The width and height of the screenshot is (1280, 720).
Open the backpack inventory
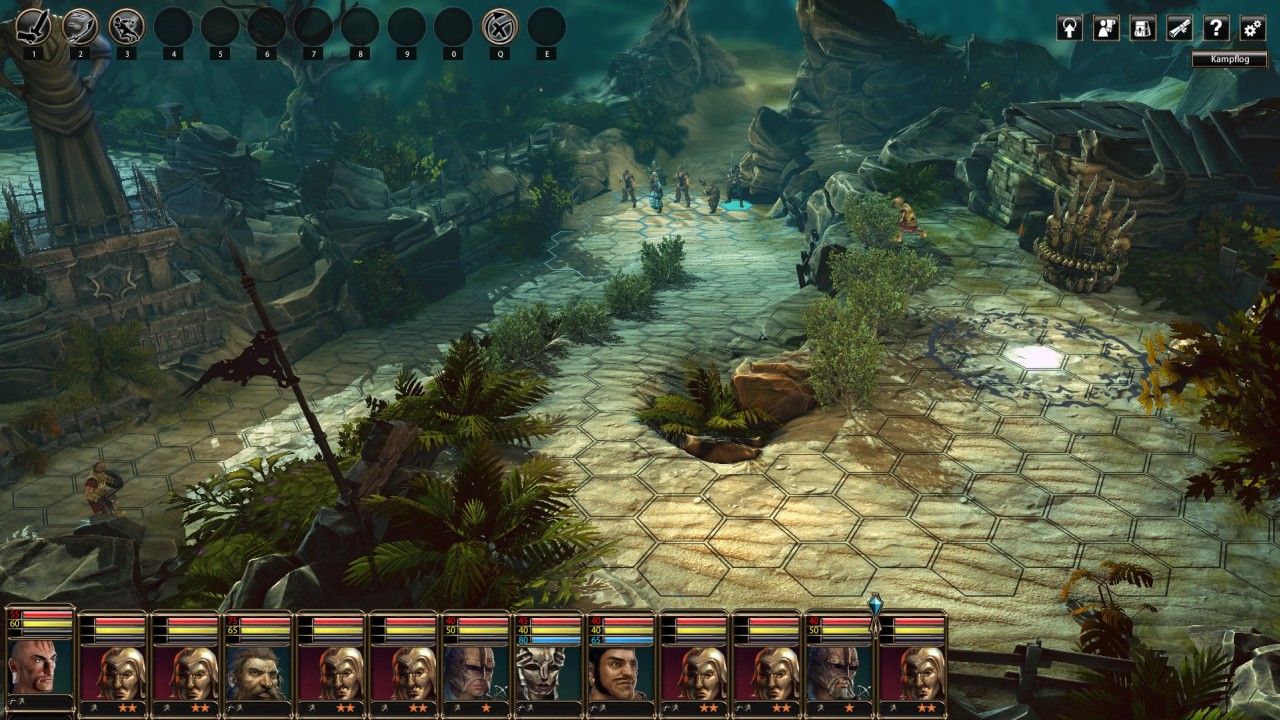(1143, 28)
